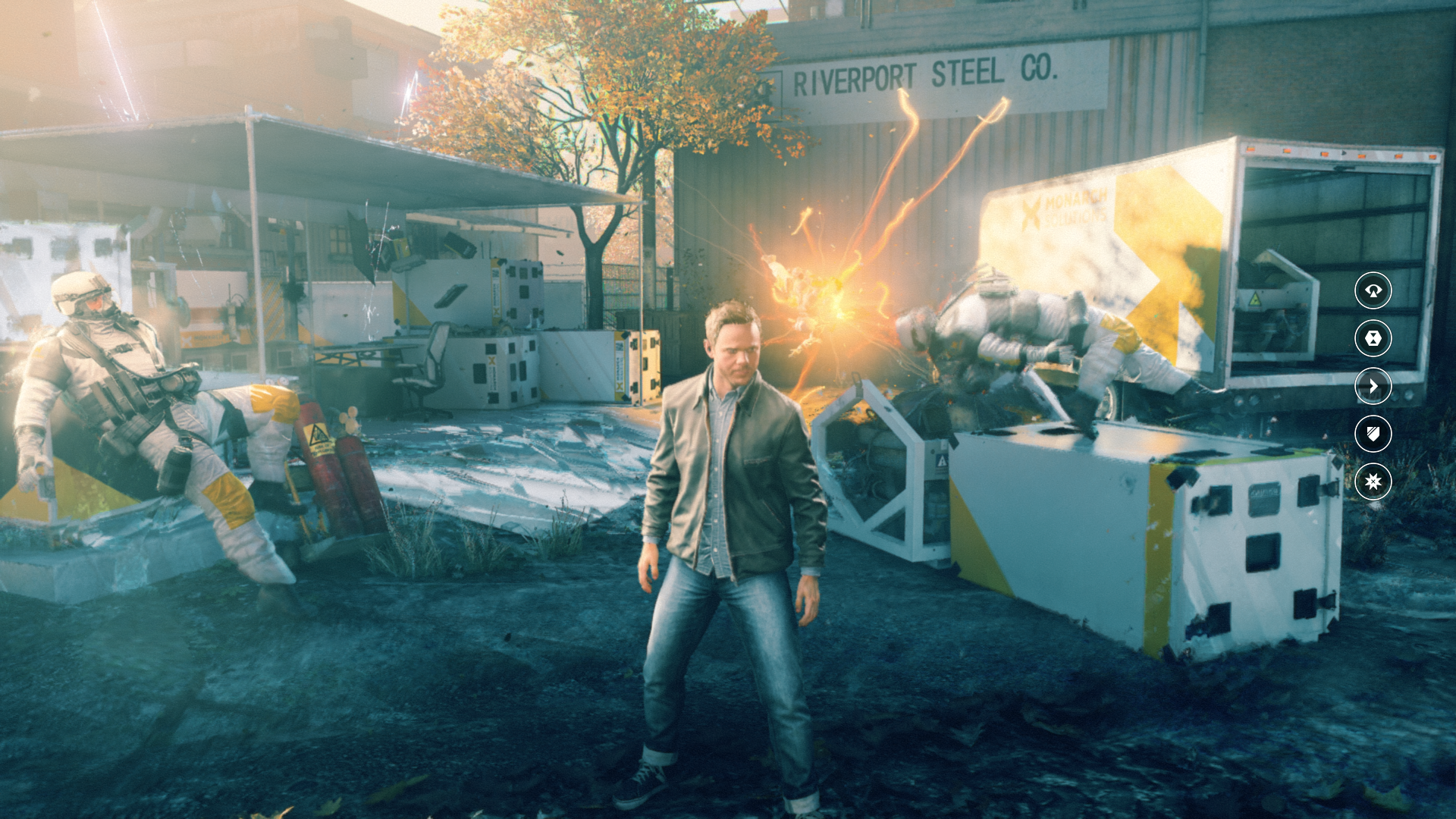The image size is (1456, 819).
Task: Activate the Time Shield ability icon
Action: point(1373,434)
